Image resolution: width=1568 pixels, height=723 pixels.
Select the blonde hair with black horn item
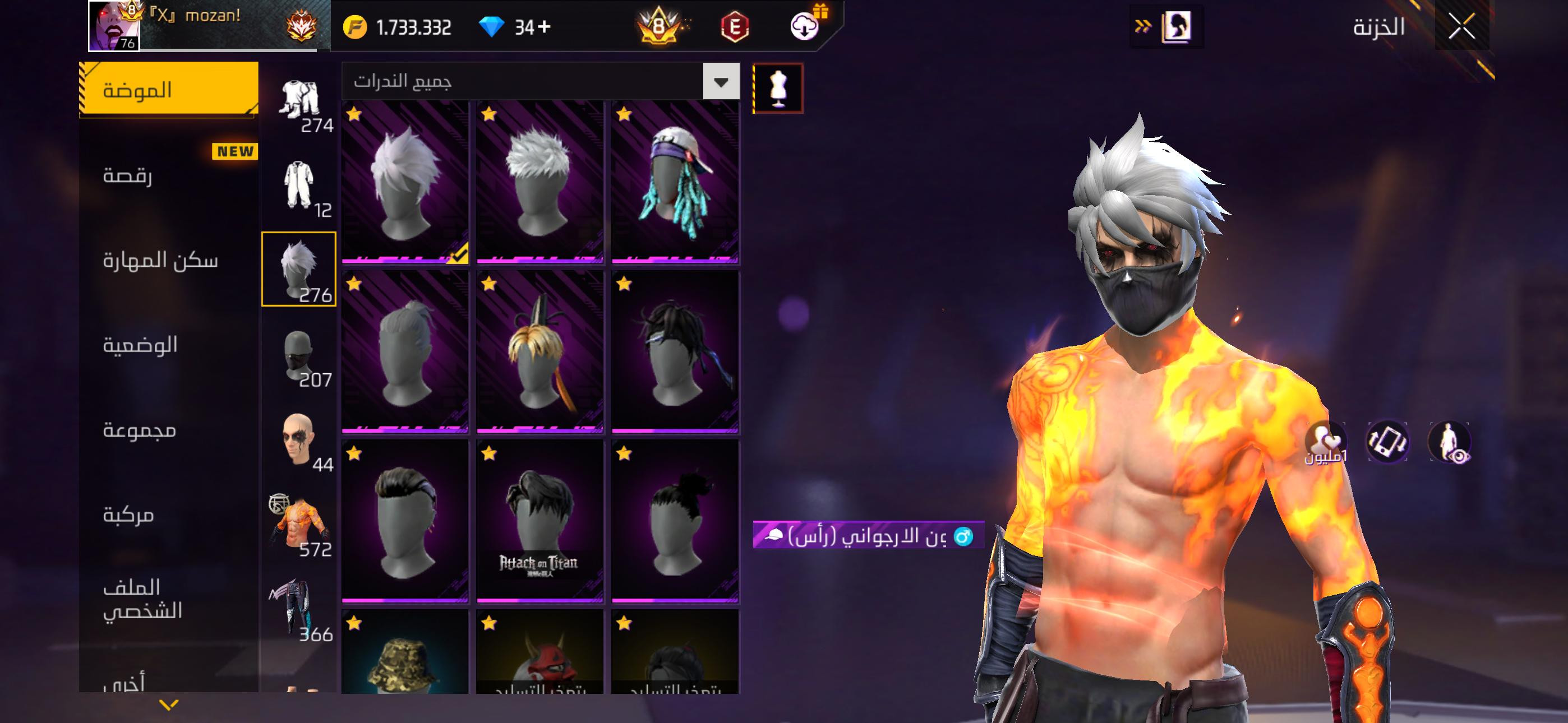click(x=539, y=352)
